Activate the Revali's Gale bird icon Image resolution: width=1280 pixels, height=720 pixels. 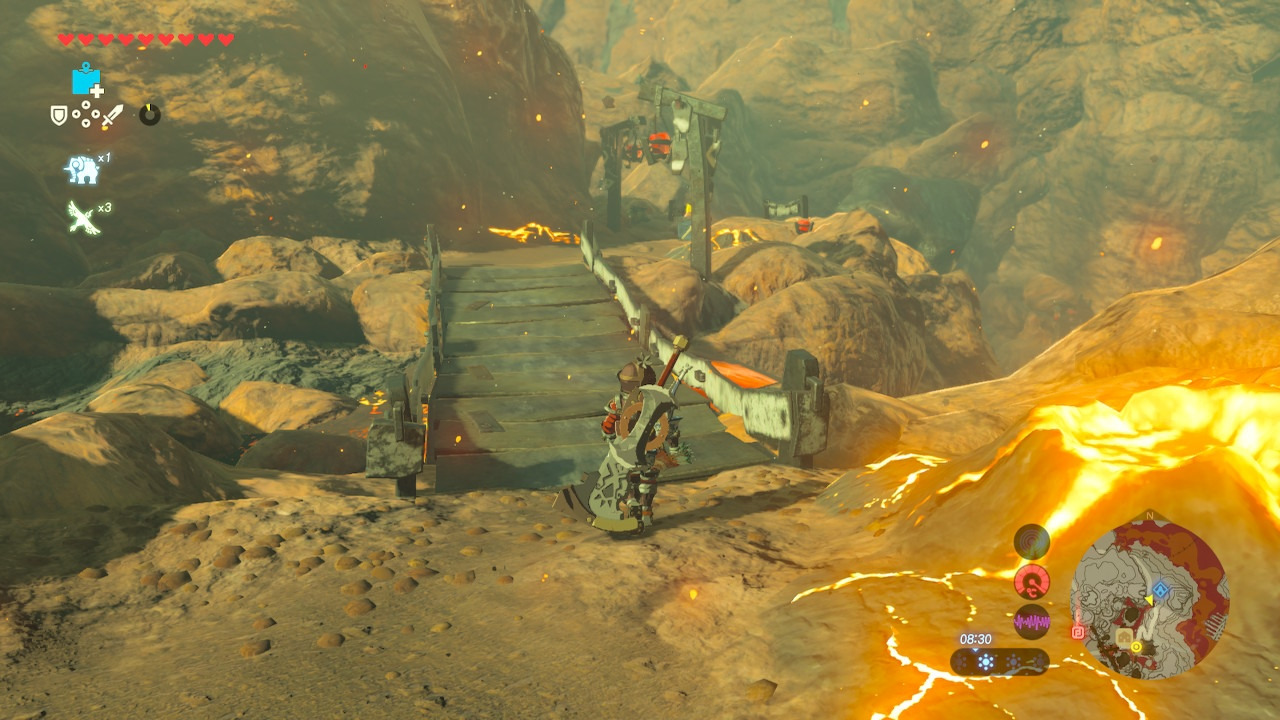[x=82, y=216]
